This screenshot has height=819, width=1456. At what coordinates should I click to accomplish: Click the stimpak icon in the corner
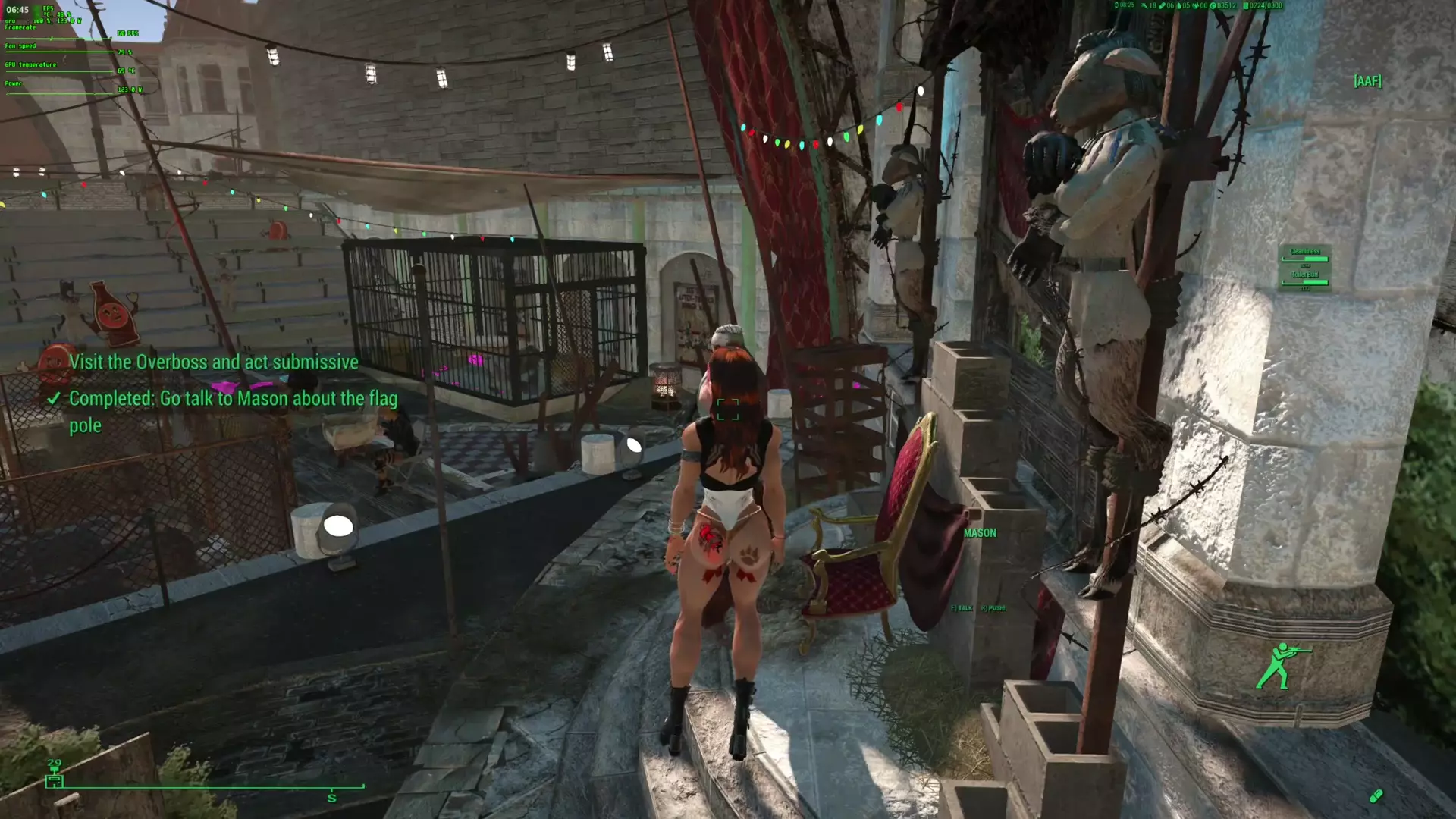coord(1376,795)
